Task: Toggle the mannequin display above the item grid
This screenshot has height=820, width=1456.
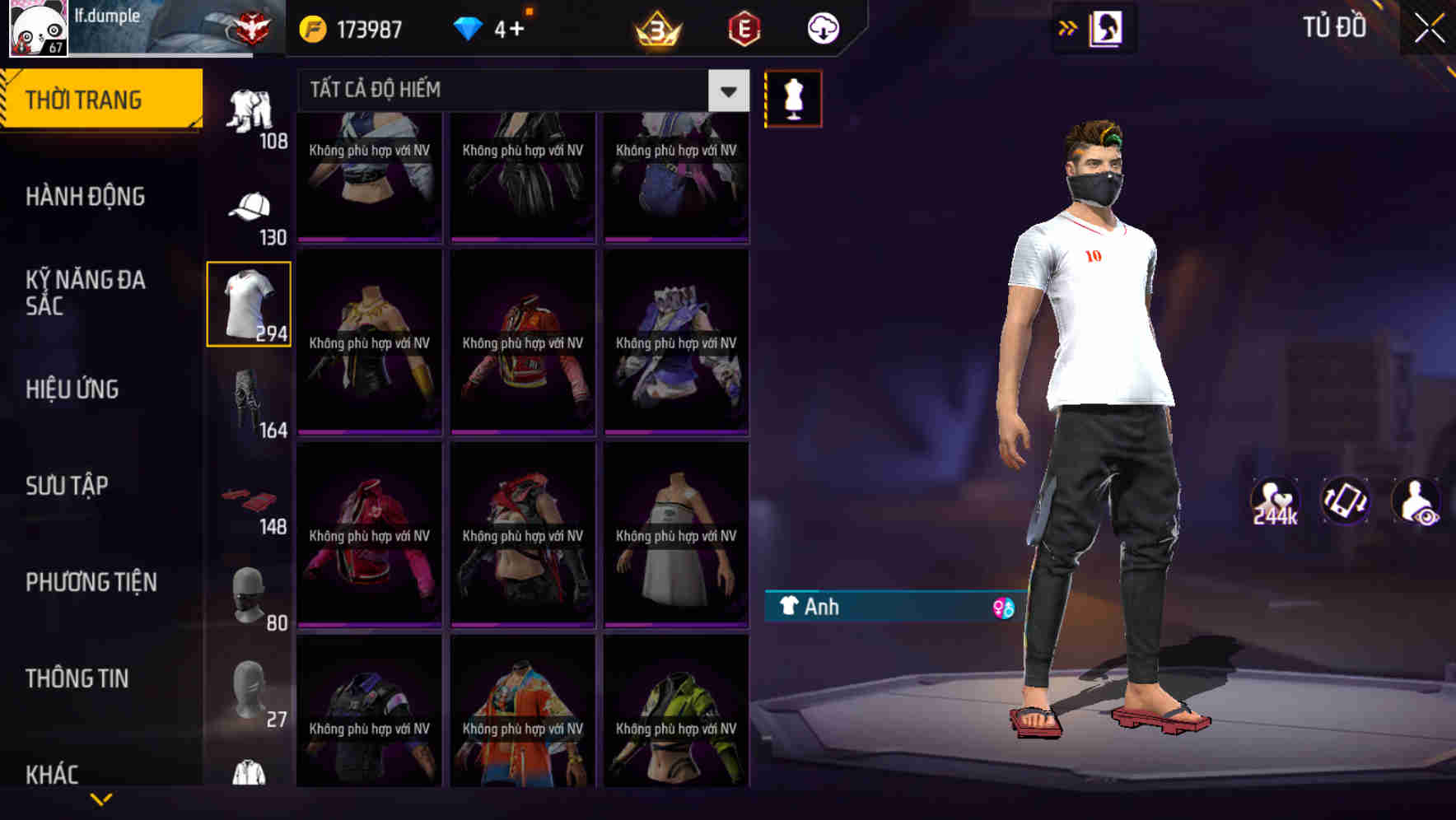Action: (793, 97)
